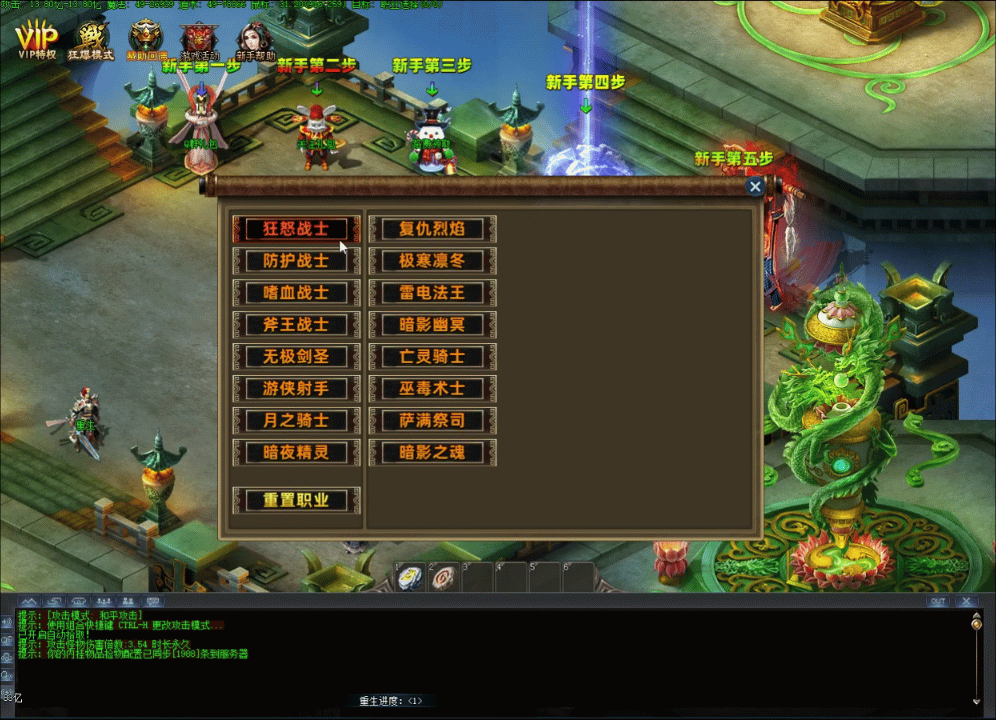996x720 pixels.
Task: Choose the 防护战士 class
Action: coord(296,261)
